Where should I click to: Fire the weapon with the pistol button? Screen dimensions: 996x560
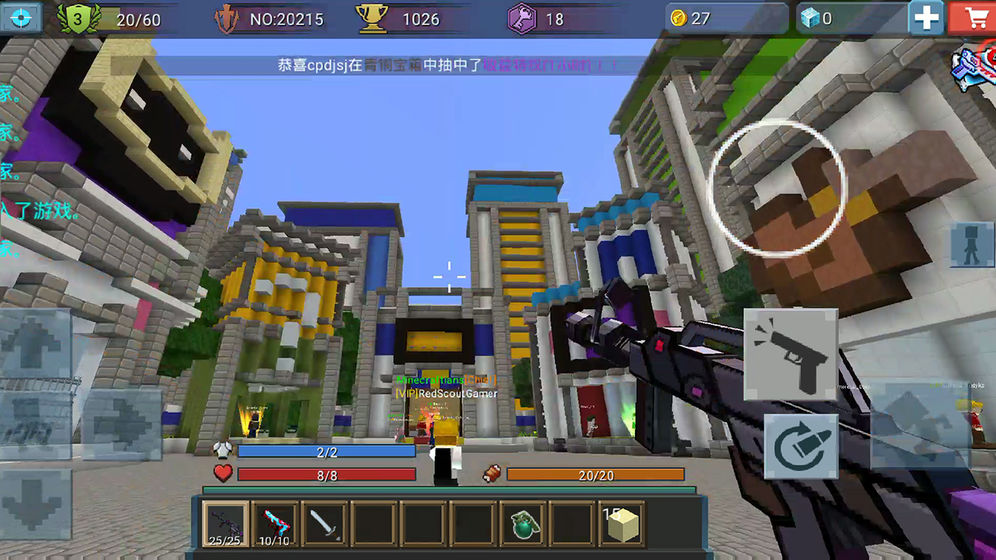(x=790, y=355)
